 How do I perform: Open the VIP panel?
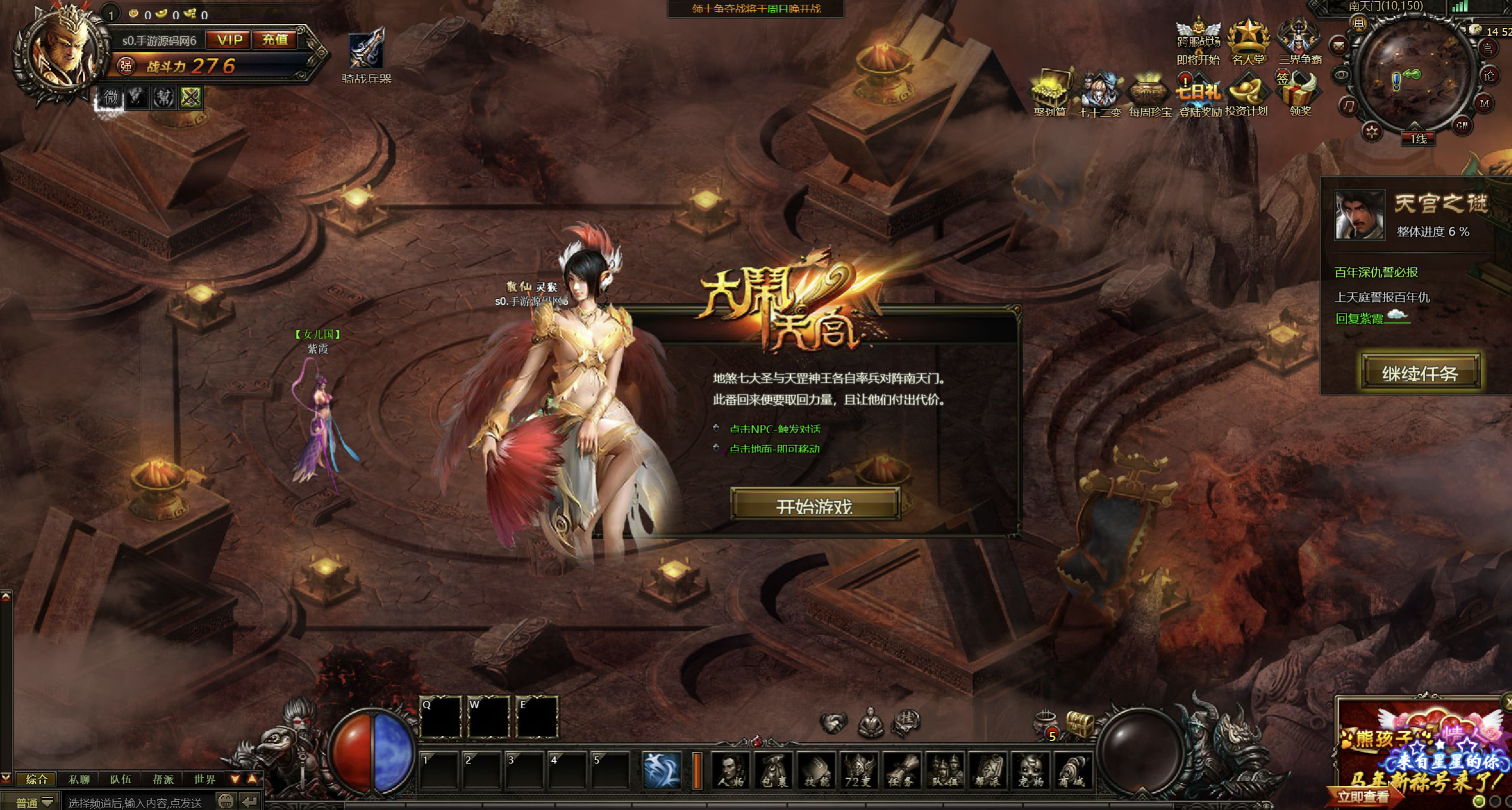click(229, 40)
